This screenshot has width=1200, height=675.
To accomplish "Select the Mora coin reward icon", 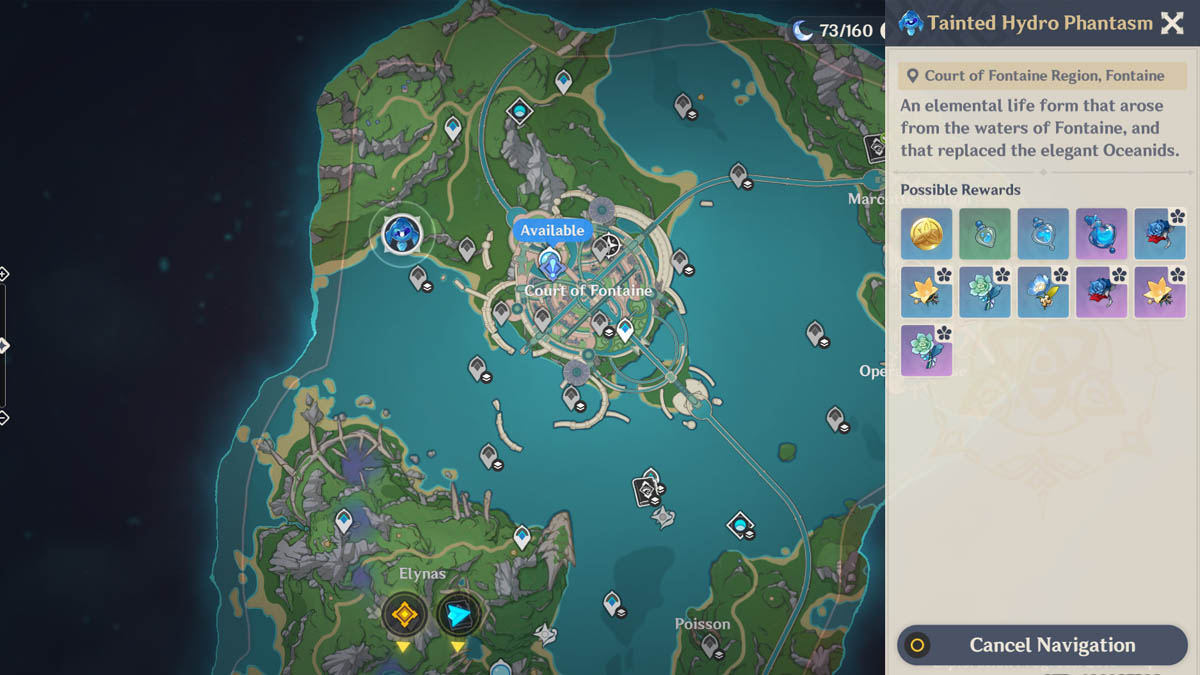I will pyautogui.click(x=926, y=234).
